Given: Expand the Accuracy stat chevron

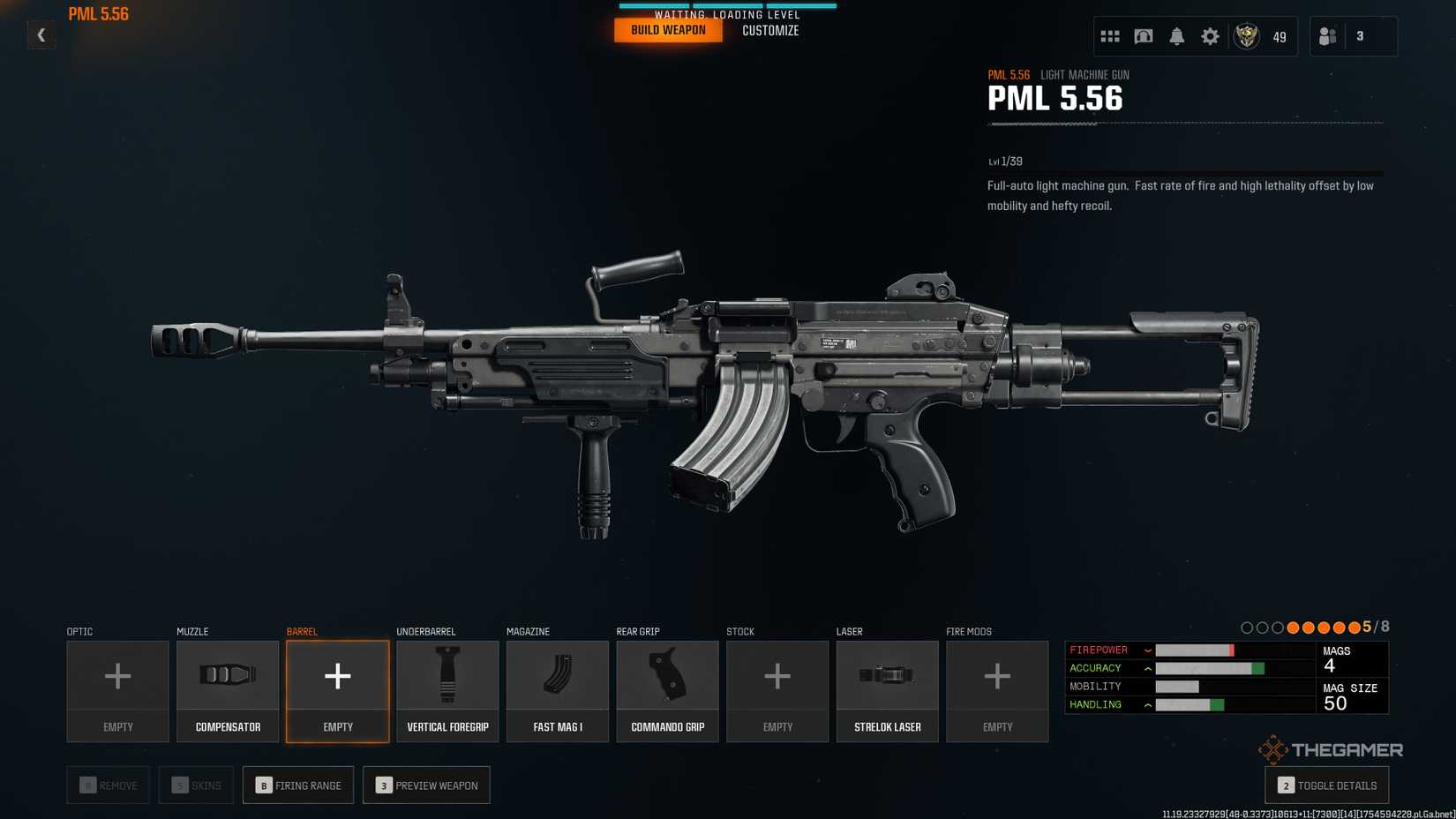Looking at the screenshot, I should click(1147, 668).
